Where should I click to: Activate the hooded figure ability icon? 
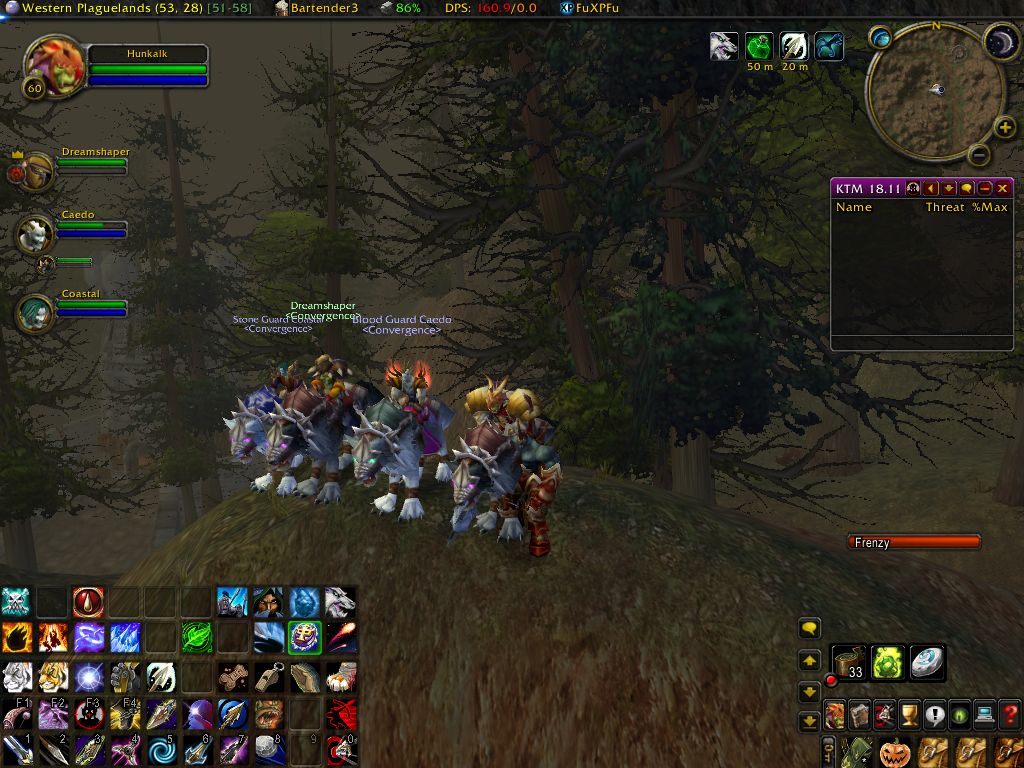pyautogui.click(x=267, y=602)
